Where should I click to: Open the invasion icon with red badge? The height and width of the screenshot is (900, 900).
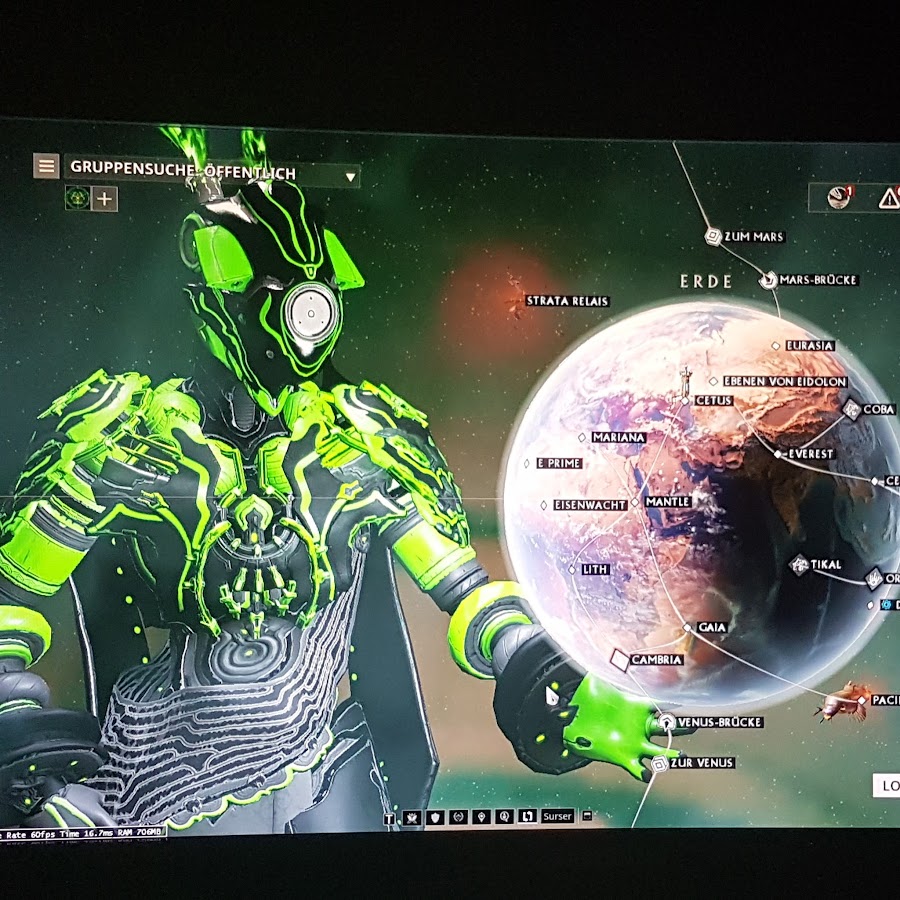838,197
